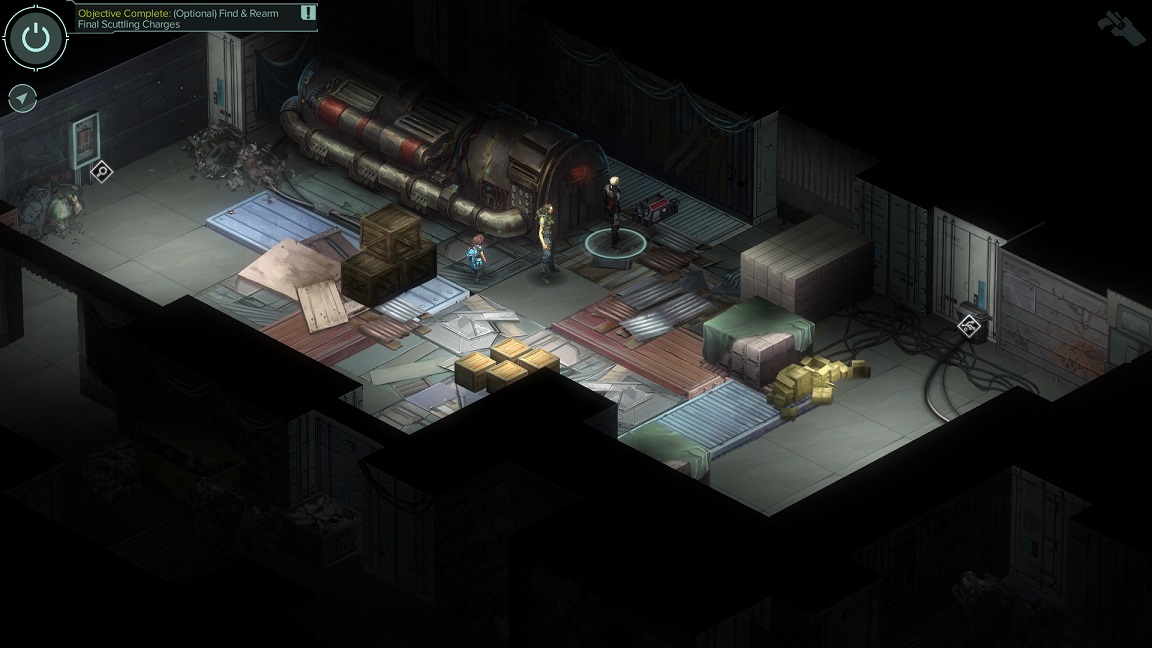
Task: Activate the arrow pointer button
Action: point(22,98)
